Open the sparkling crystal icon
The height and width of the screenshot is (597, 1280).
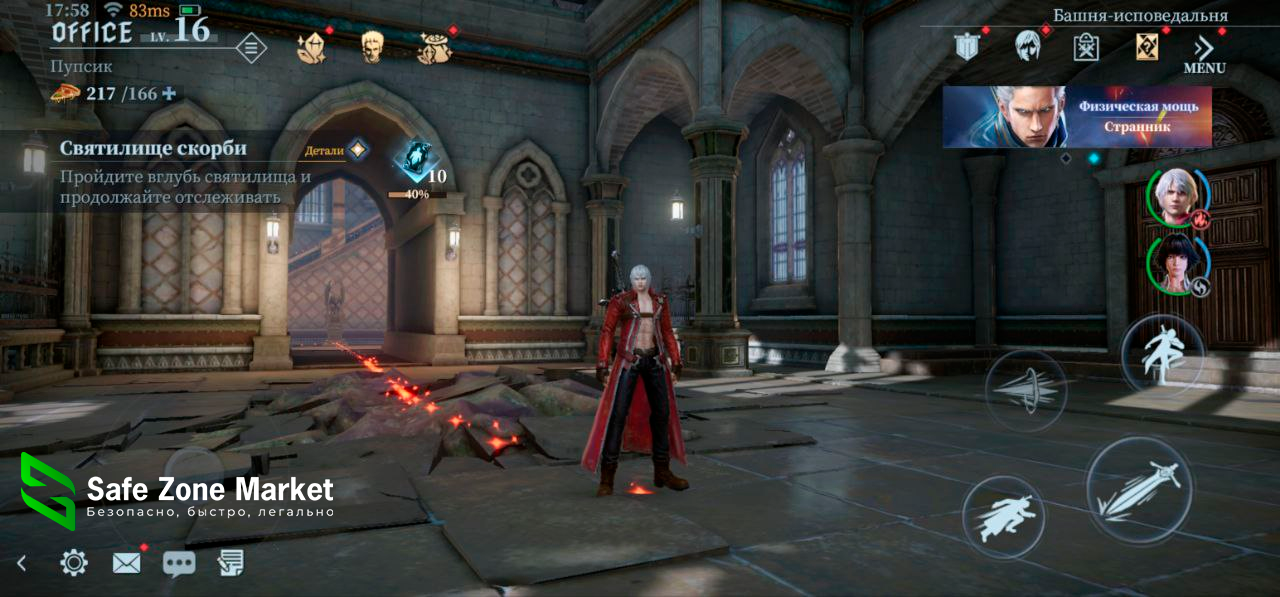[x=312, y=47]
